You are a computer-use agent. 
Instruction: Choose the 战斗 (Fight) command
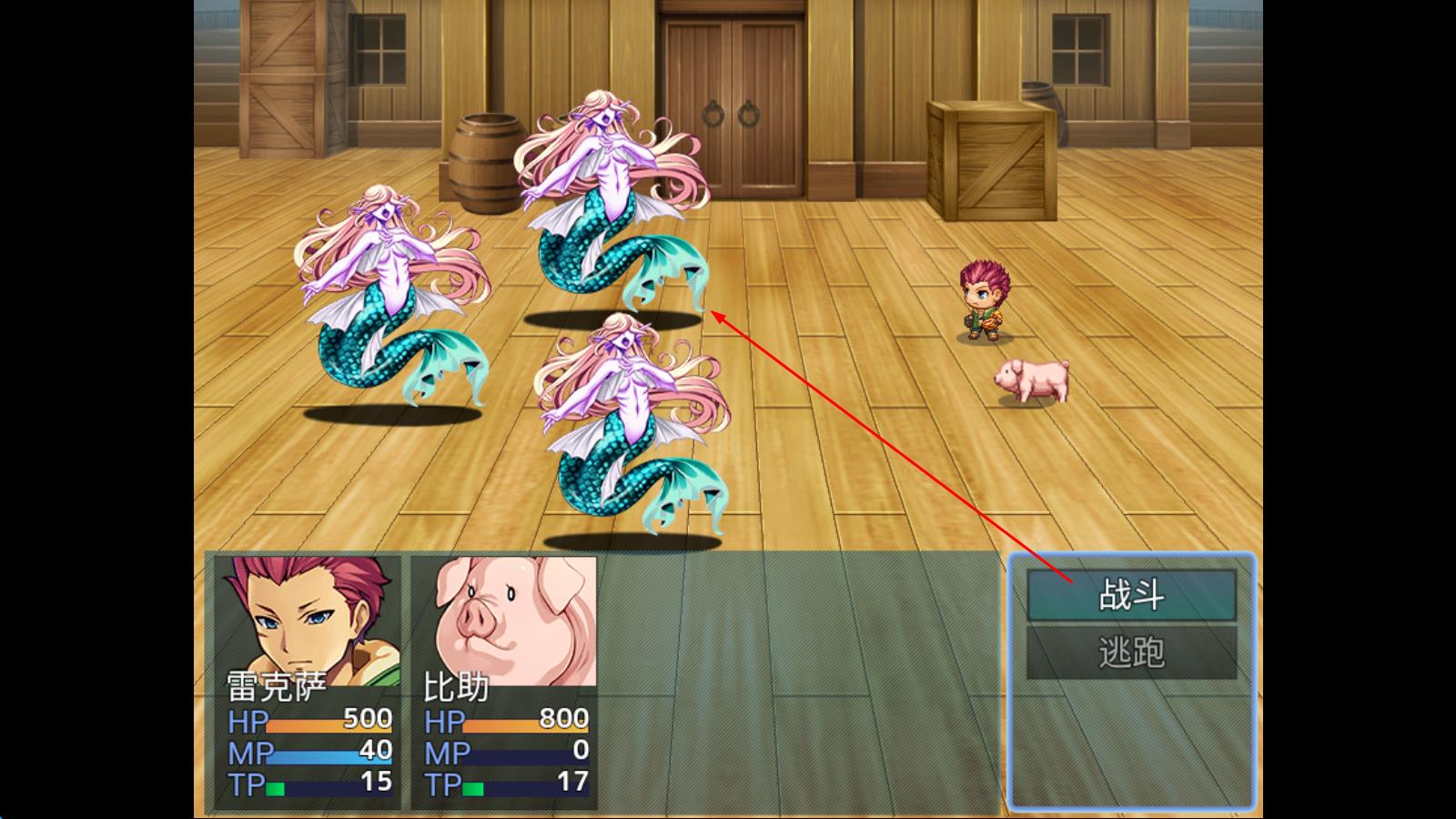click(1131, 596)
